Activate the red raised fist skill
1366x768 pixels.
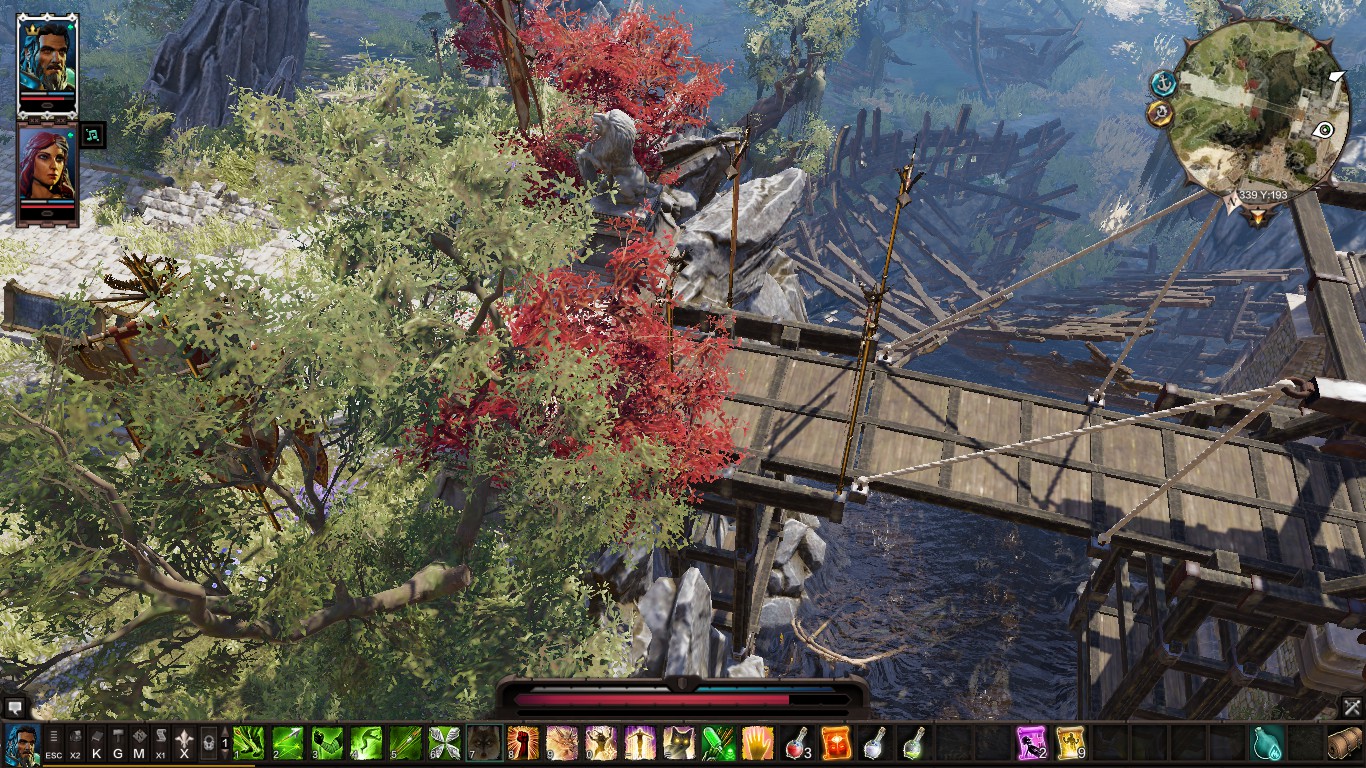pos(523,743)
